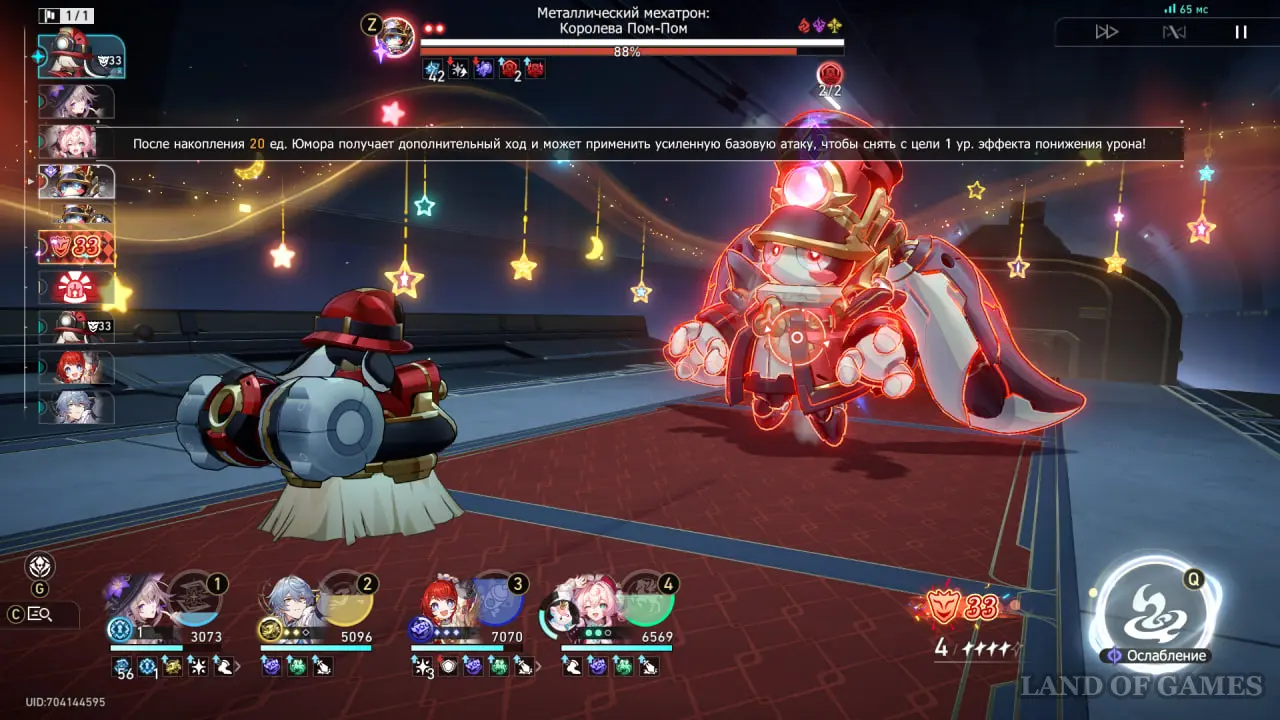This screenshot has width=1280, height=720.
Task: Toggle auto-battle mode
Action: (x=1174, y=32)
